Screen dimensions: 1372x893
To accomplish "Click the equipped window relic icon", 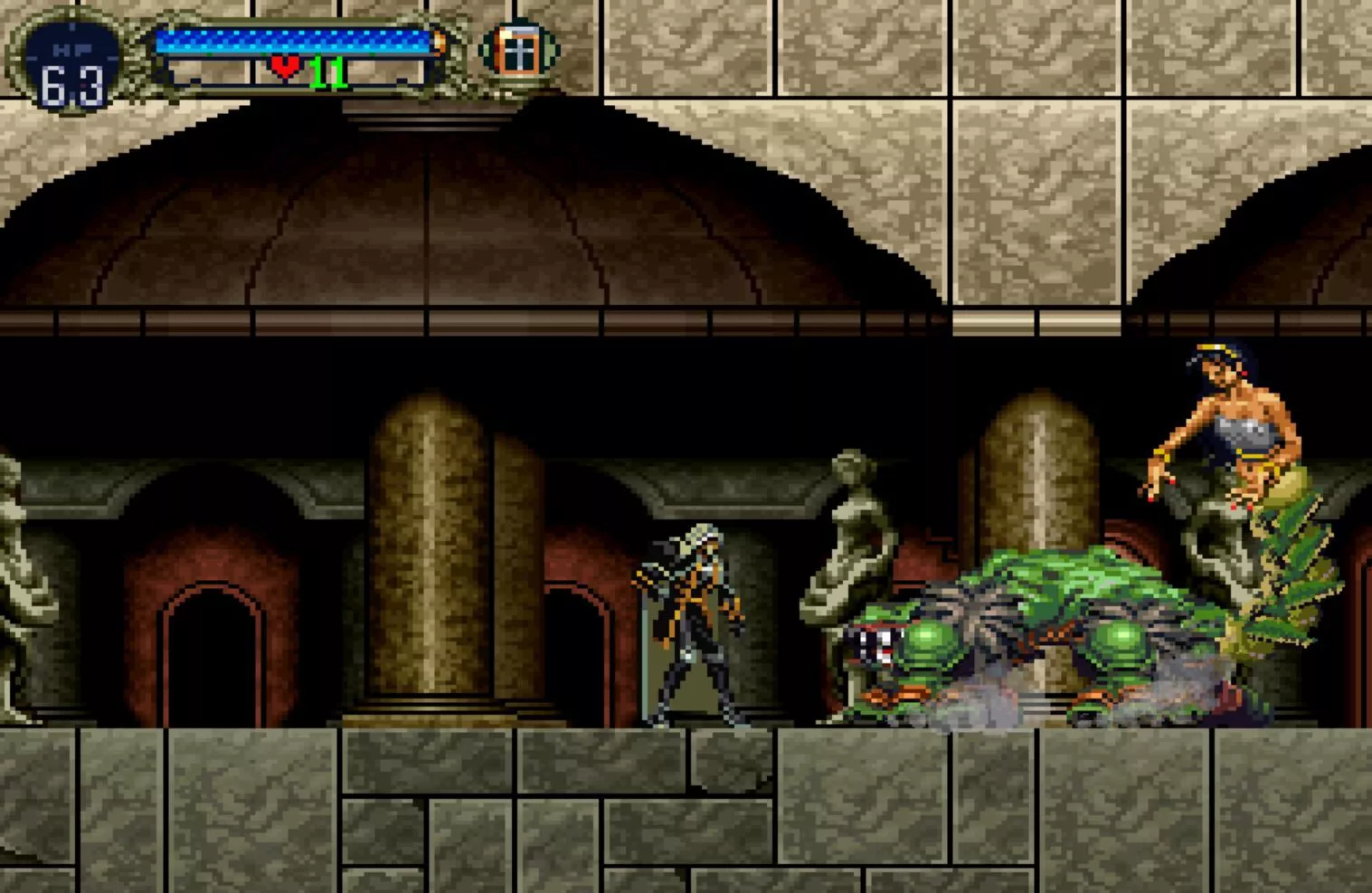I will pyautogui.click(x=518, y=50).
